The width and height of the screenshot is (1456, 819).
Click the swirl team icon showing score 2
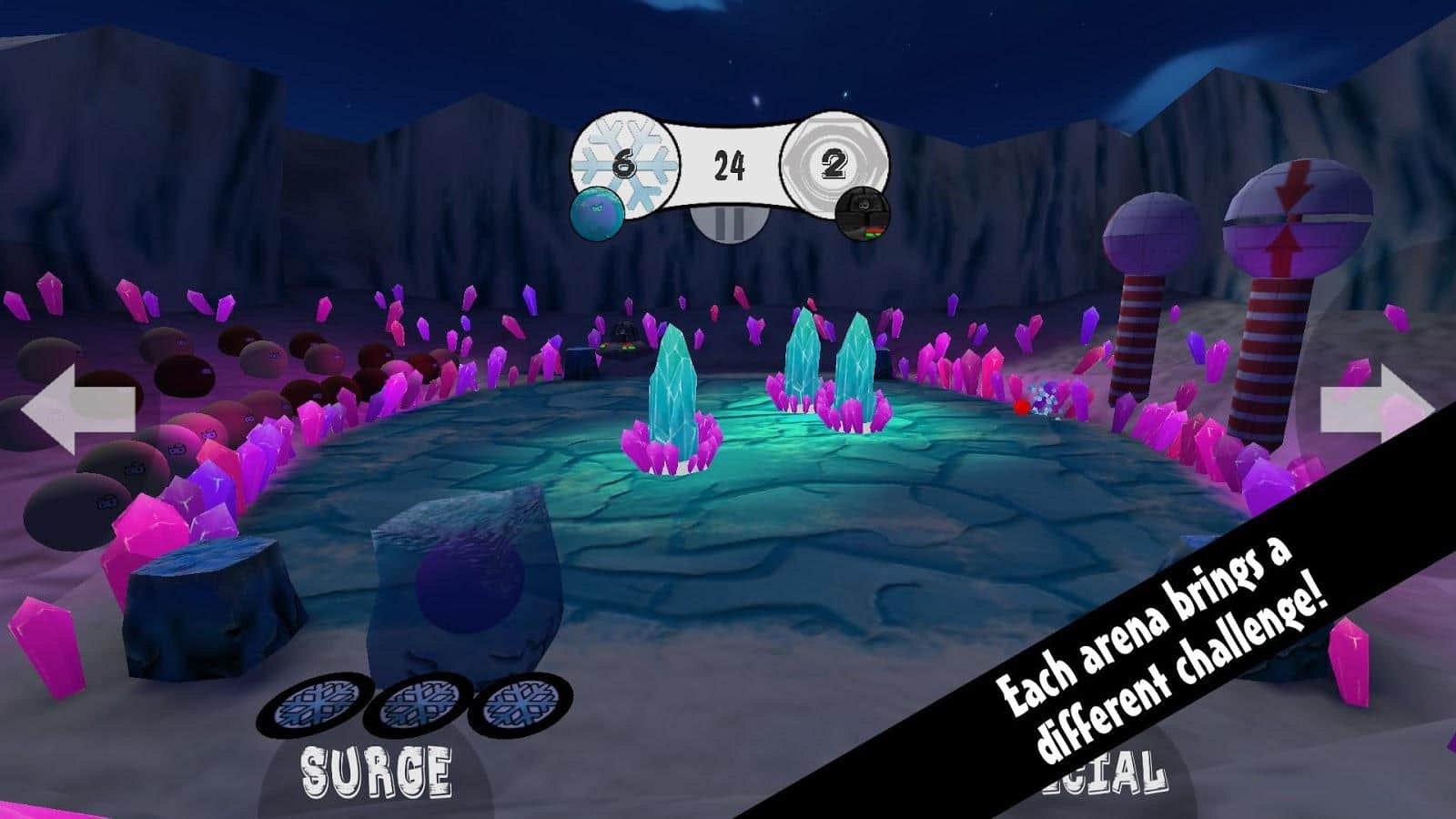(x=834, y=164)
